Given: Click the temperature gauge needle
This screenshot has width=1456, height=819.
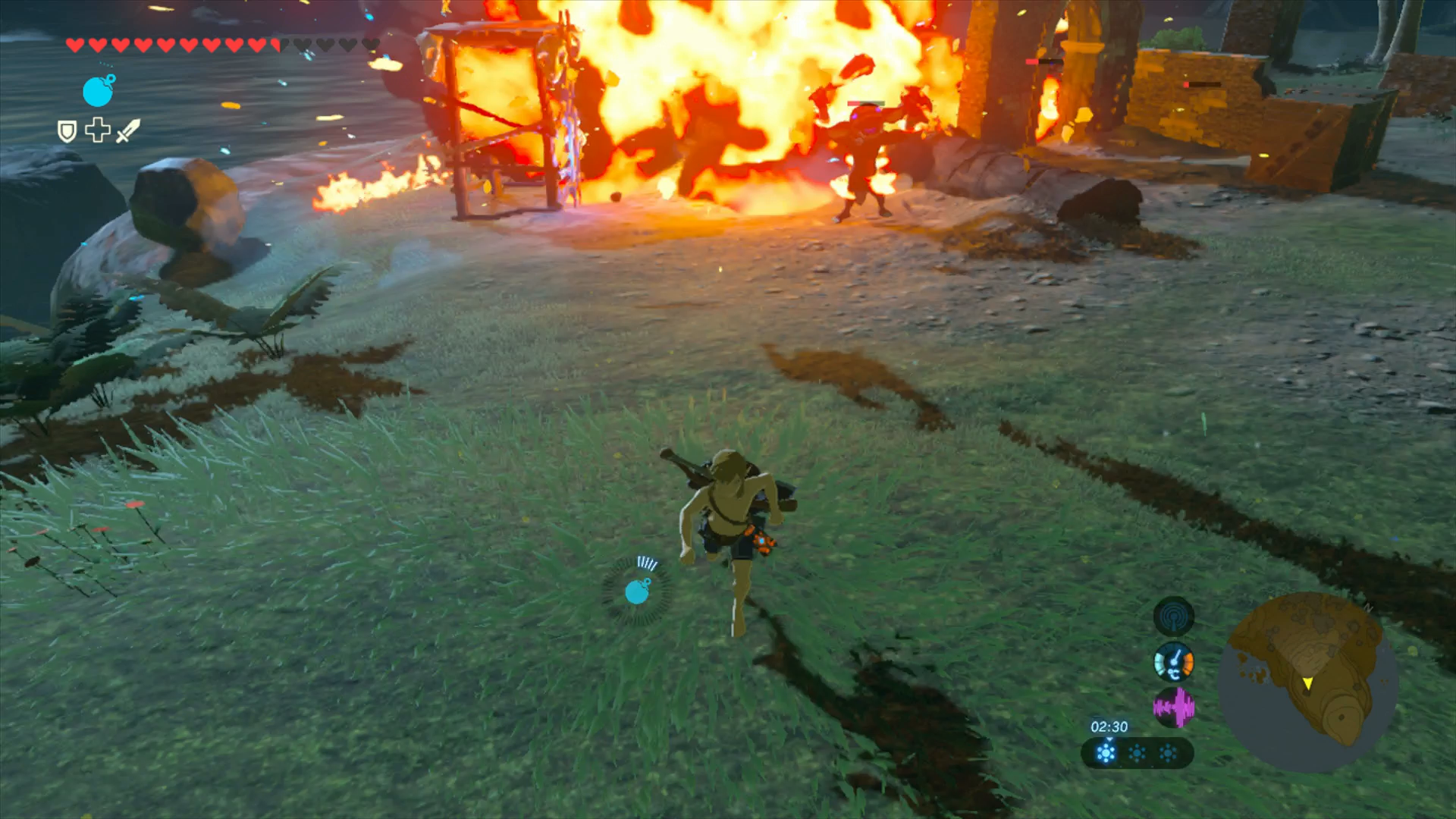Looking at the screenshot, I should 1175,657.
